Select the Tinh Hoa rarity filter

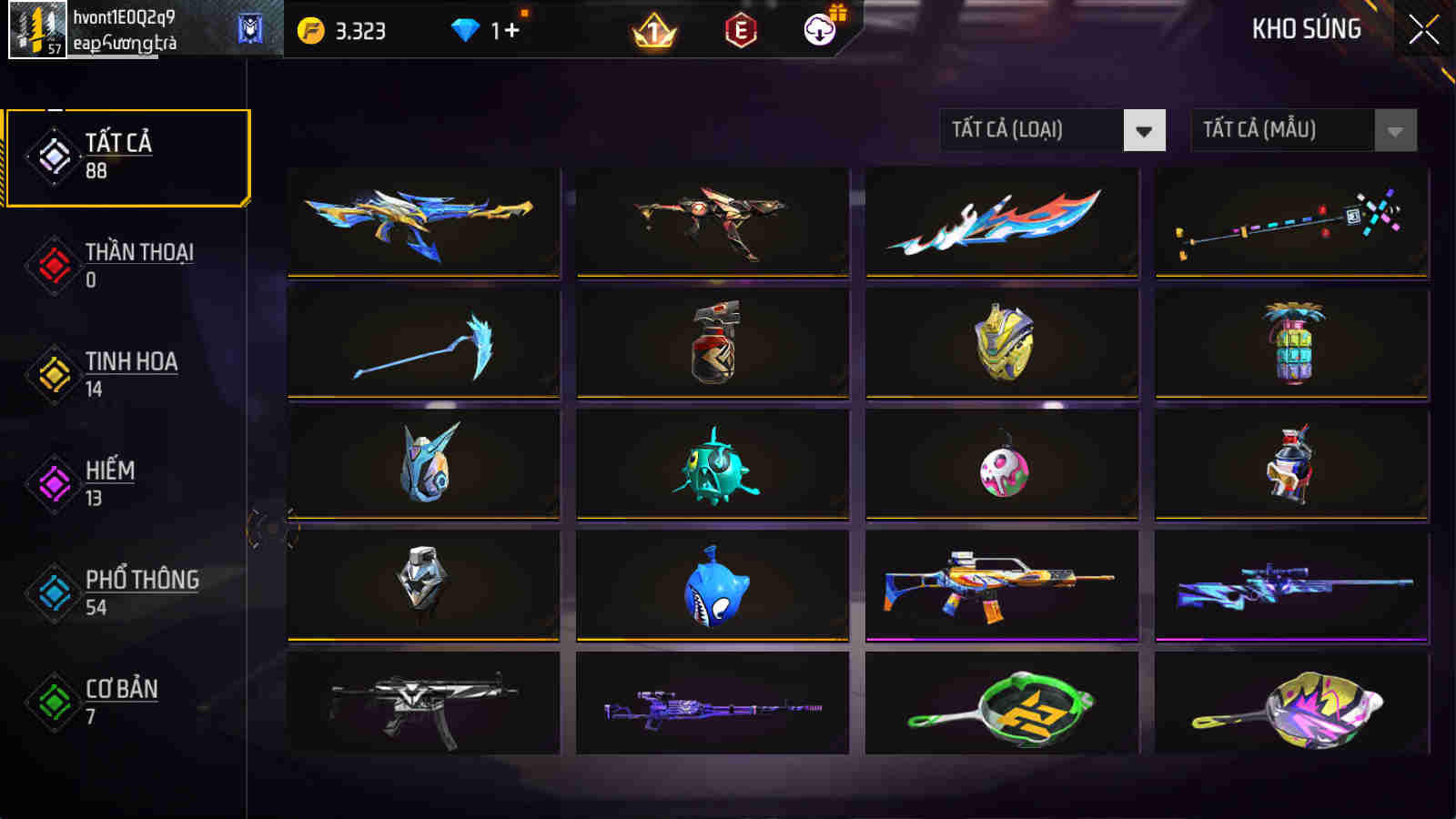click(x=55, y=373)
